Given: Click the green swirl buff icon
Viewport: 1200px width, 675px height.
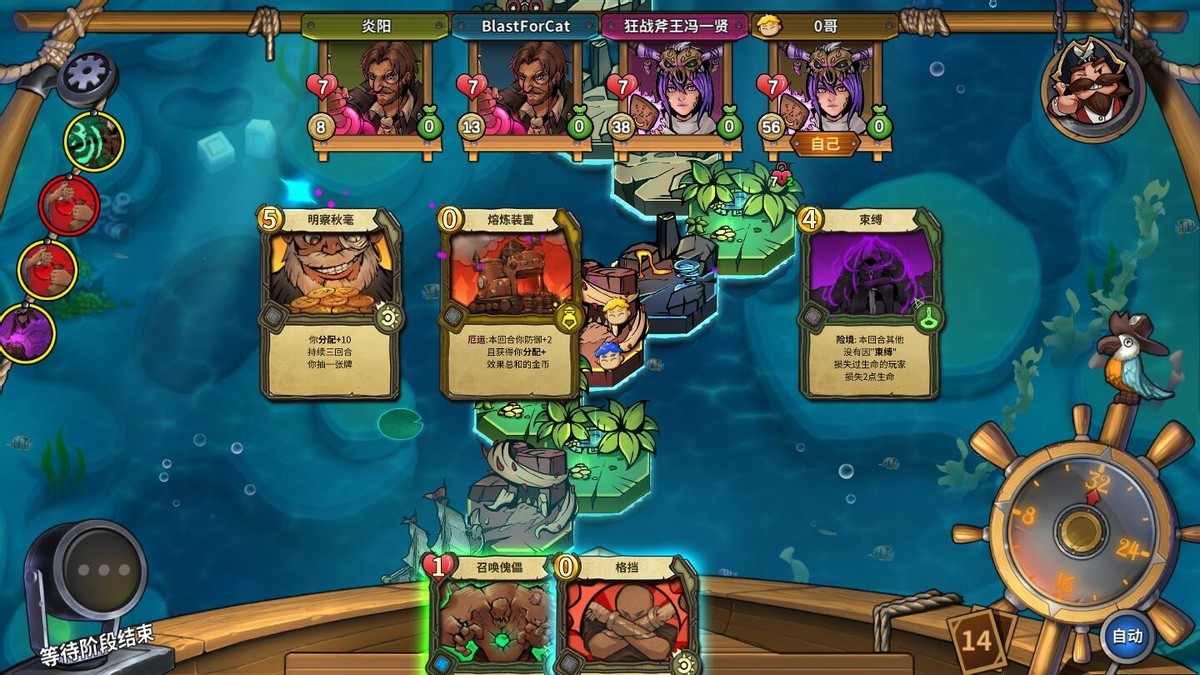Looking at the screenshot, I should point(94,142).
